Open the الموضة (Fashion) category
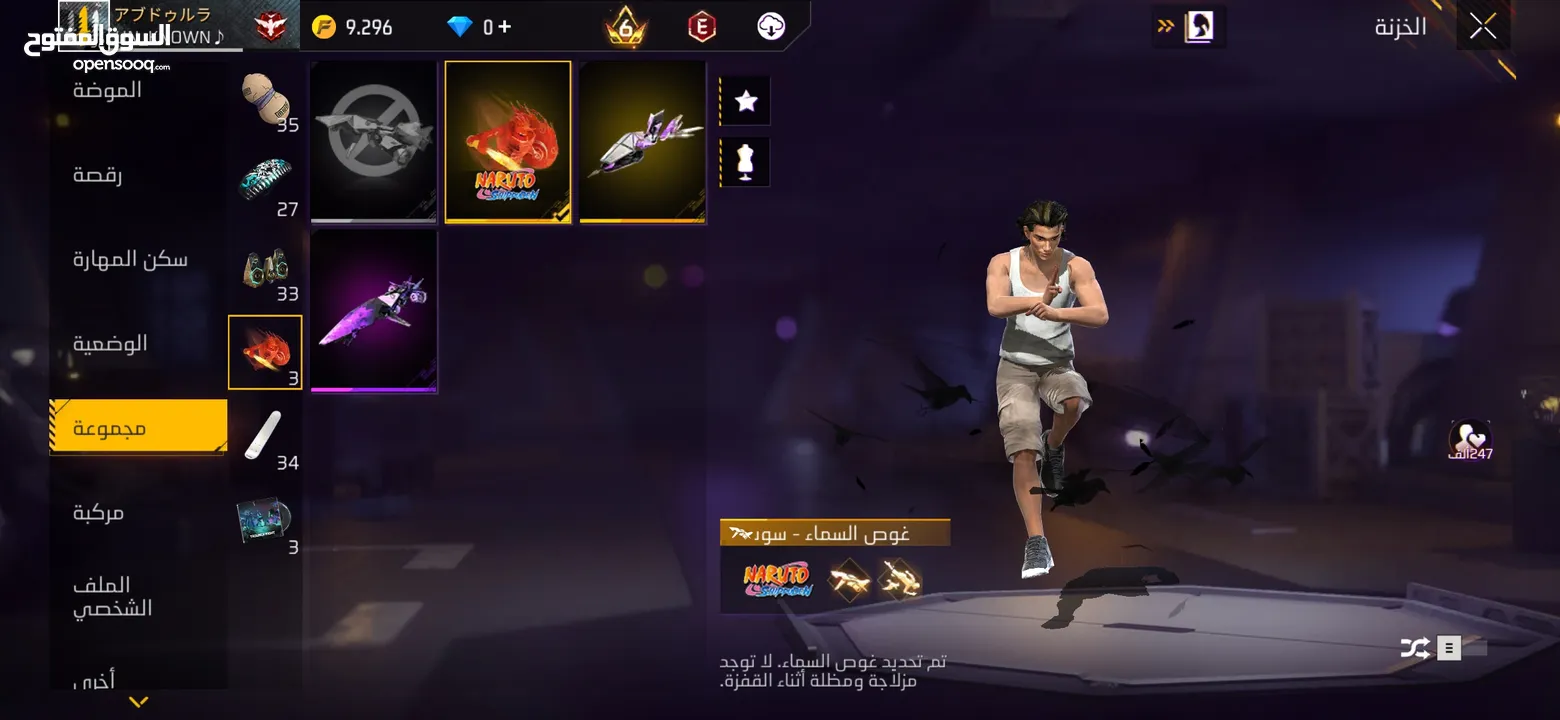 (107, 90)
